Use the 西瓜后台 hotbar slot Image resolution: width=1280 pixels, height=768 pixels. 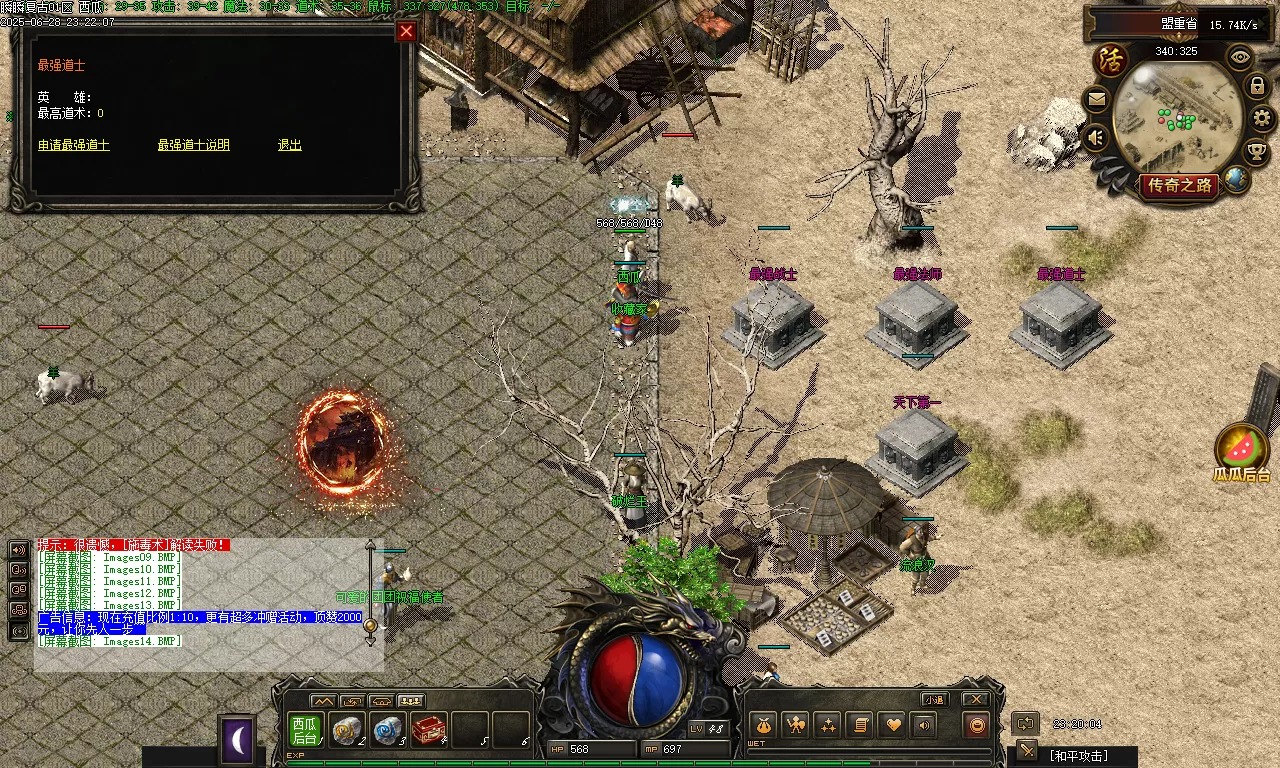(x=304, y=731)
